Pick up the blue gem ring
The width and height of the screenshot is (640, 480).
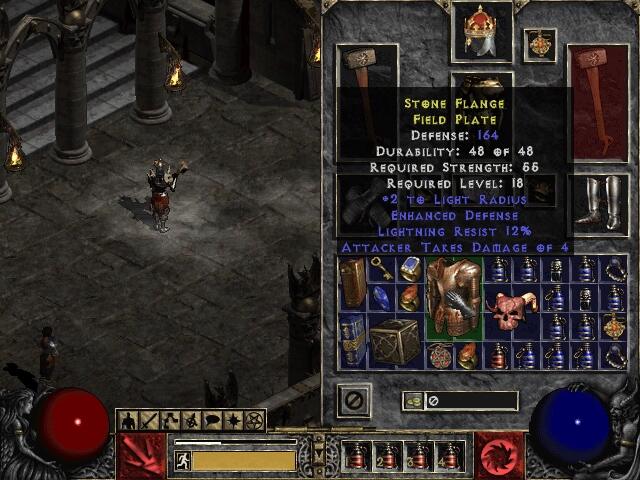pyautogui.click(x=410, y=268)
